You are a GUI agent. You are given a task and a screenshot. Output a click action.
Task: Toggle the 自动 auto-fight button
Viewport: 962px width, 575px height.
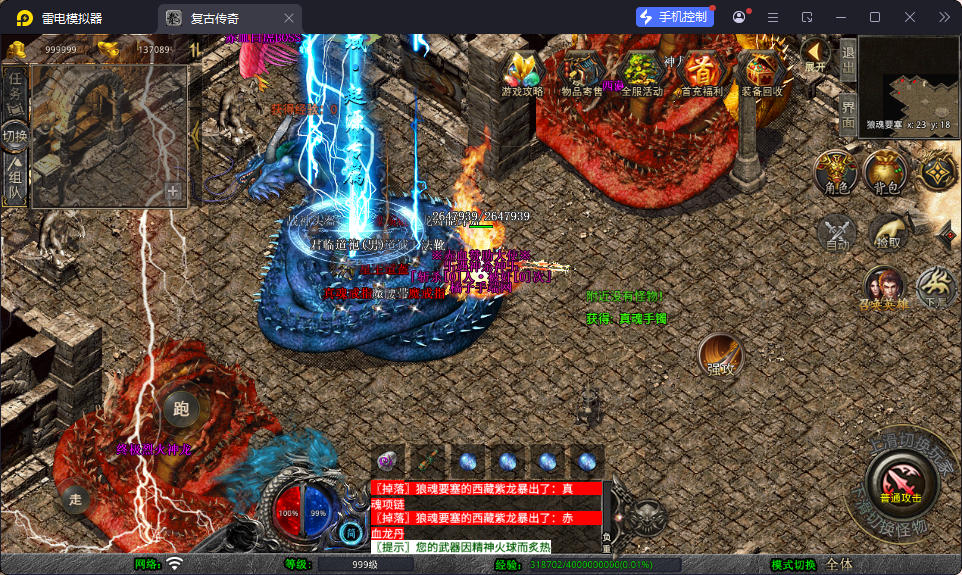pyautogui.click(x=836, y=233)
